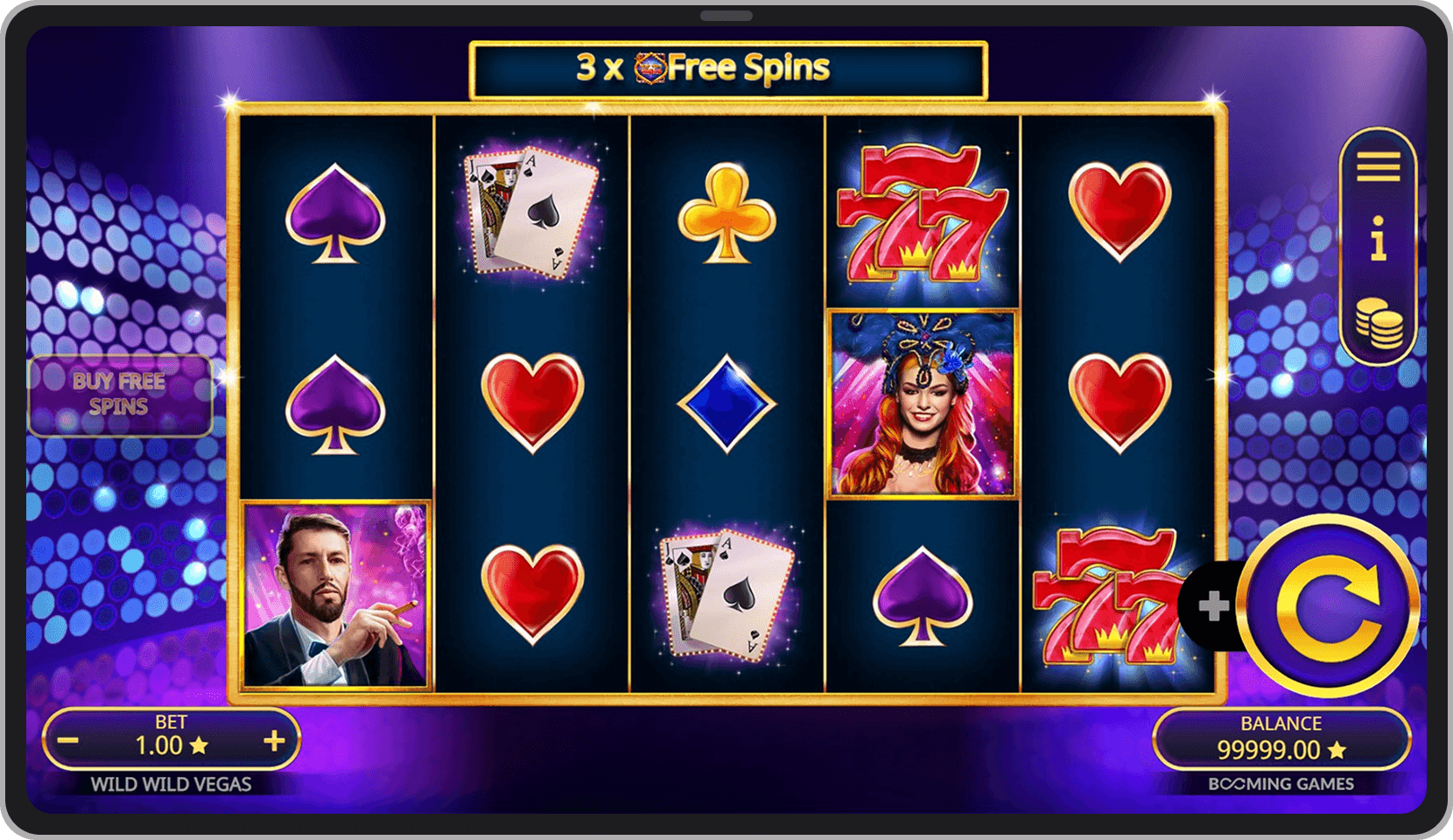1453x840 pixels.
Task: Expand the plus tab beside the spin button
Action: 1213,605
